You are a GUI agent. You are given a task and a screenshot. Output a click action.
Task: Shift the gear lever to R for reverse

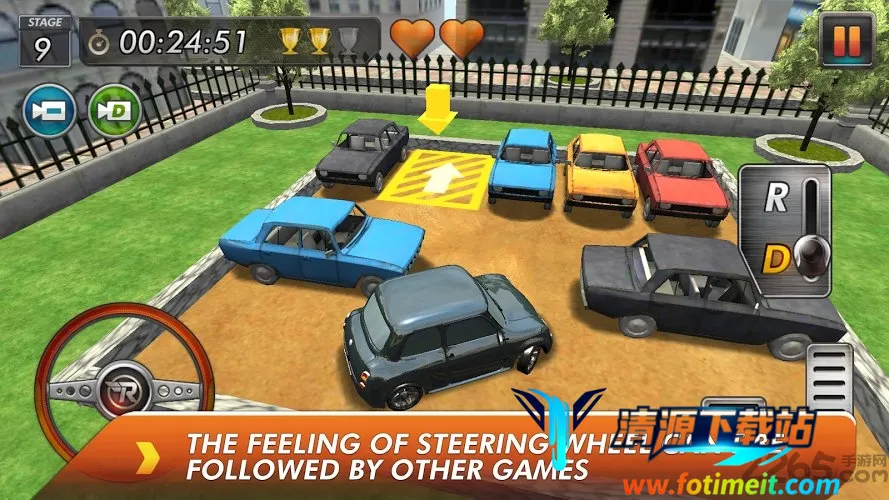tap(777, 197)
